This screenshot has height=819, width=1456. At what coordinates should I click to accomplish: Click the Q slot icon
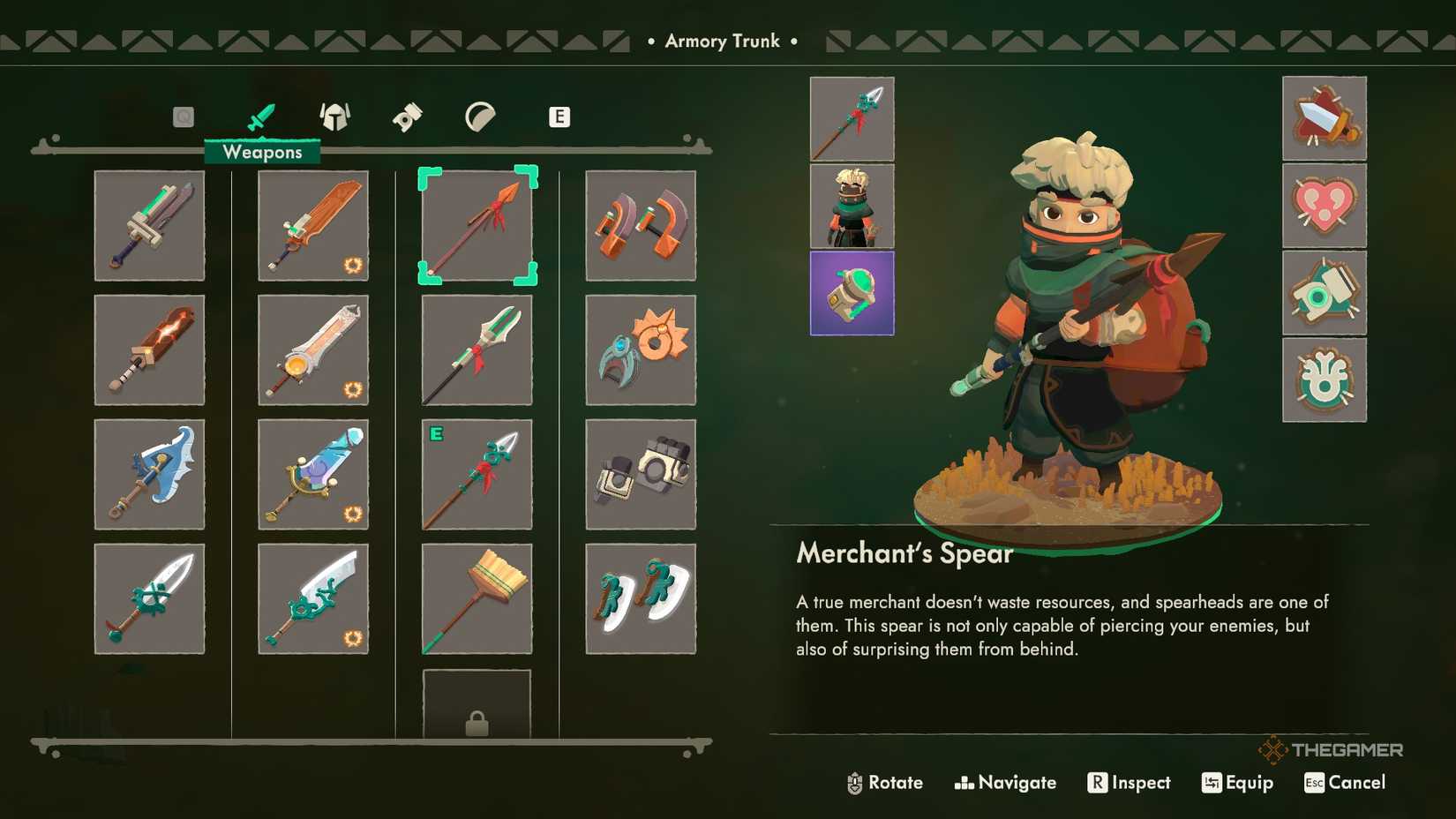click(x=184, y=116)
